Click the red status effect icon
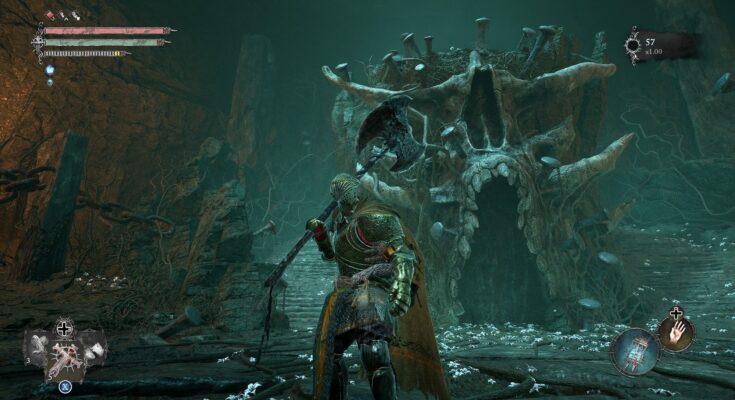 48,17
